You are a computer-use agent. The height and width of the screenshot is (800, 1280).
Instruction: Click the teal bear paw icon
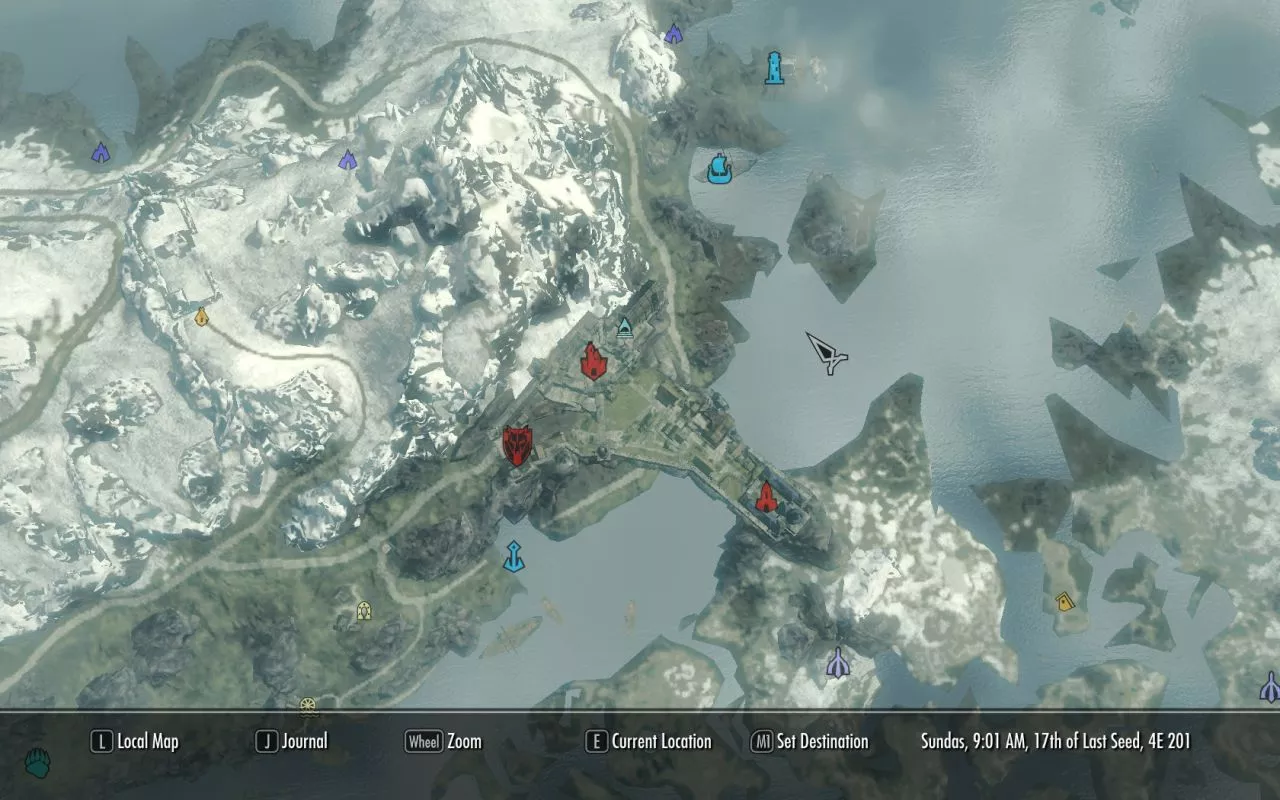pyautogui.click(x=38, y=763)
